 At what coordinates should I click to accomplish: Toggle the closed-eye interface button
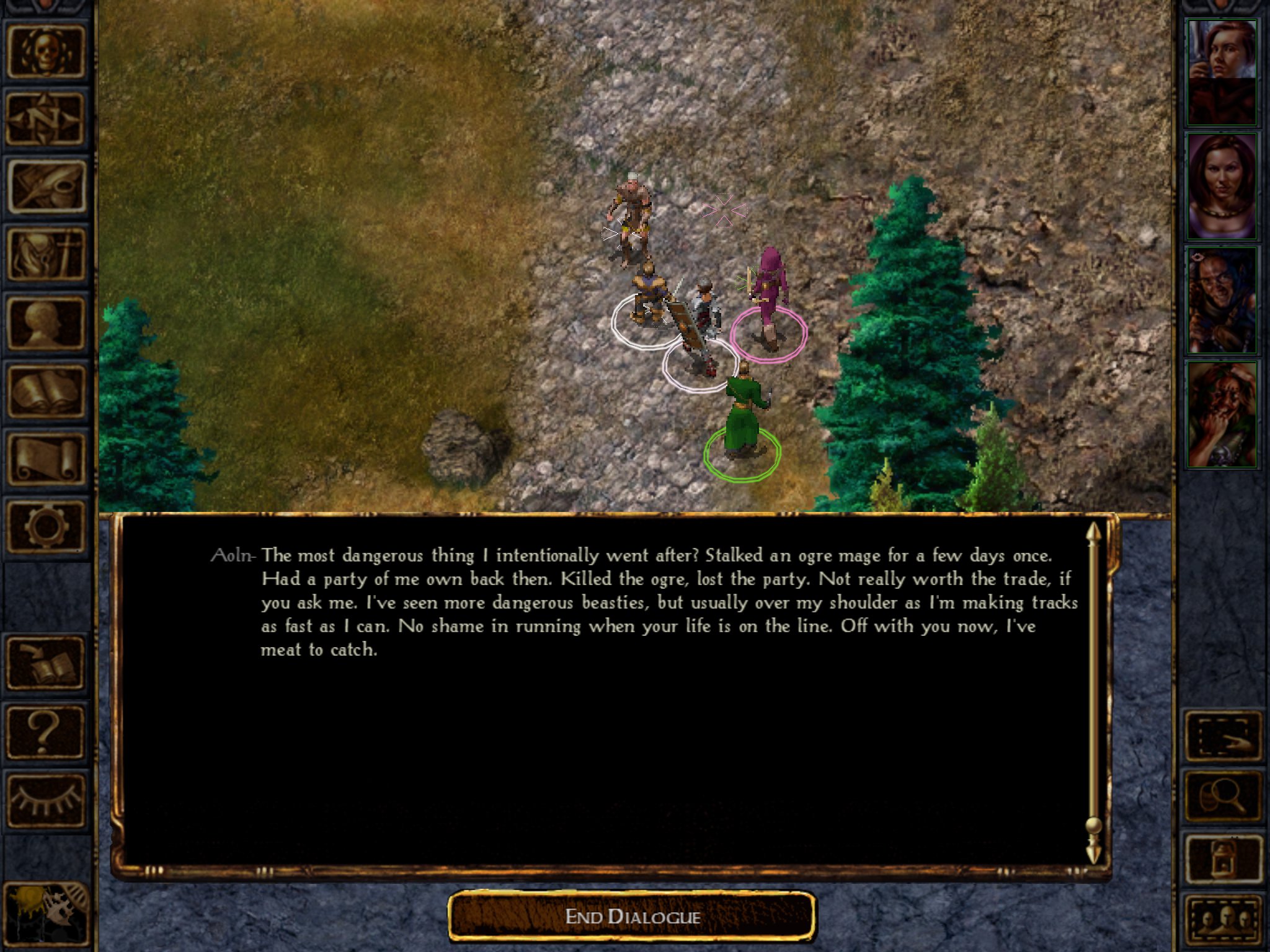(47, 801)
